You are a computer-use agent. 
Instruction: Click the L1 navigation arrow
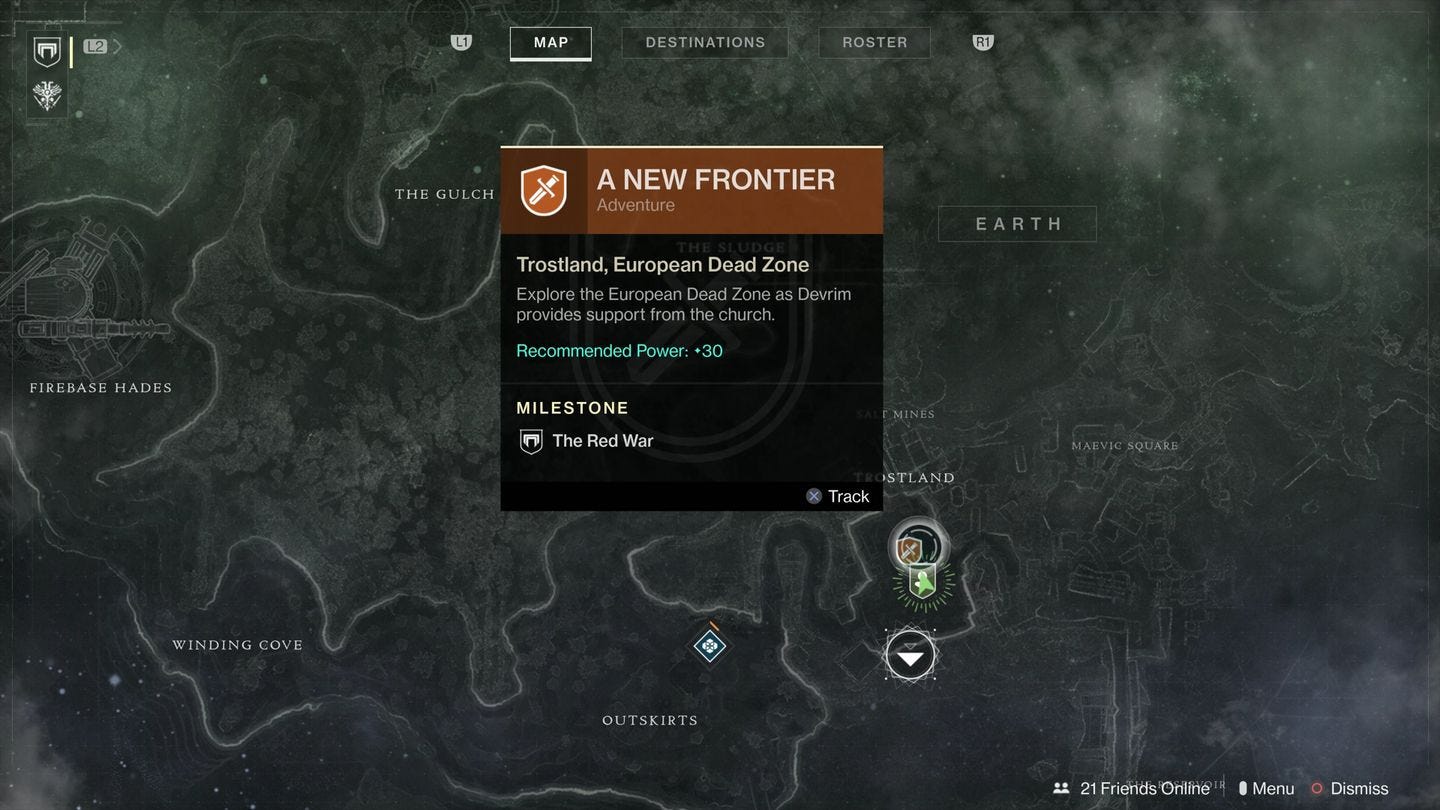[460, 42]
